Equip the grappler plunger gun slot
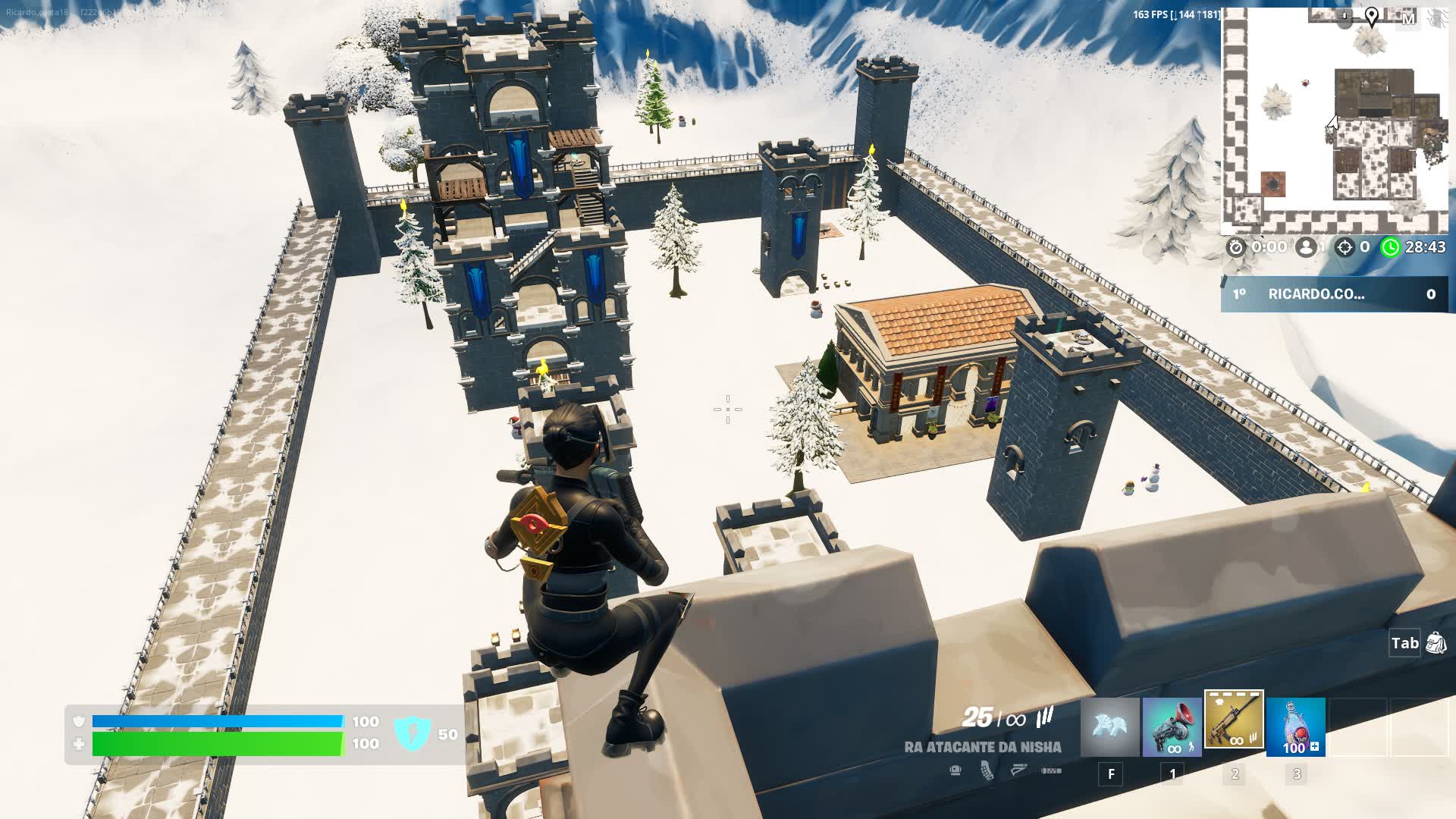 coord(1172,727)
